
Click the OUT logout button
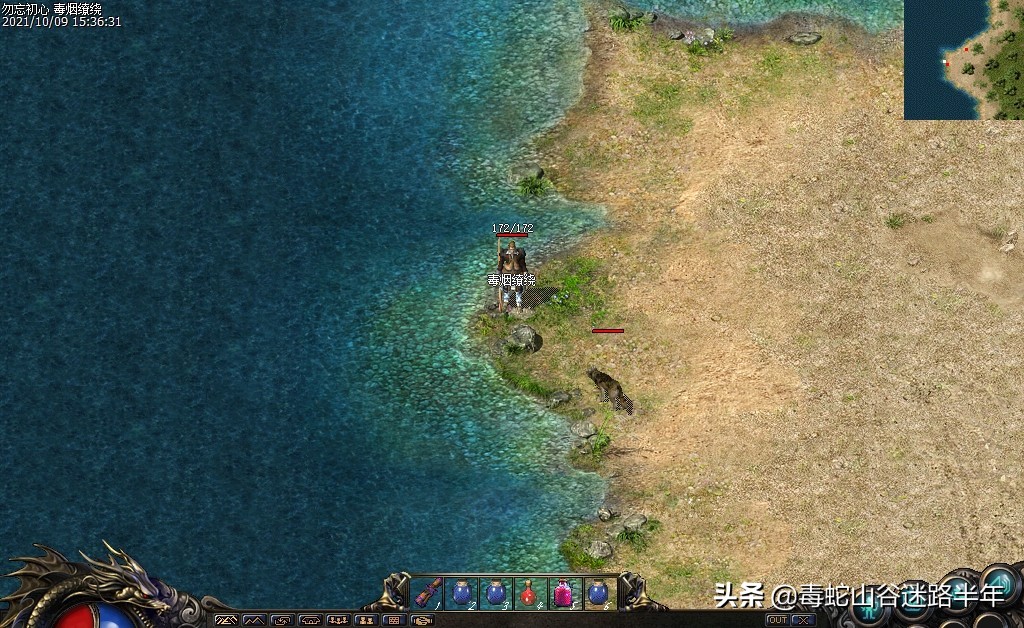pos(777,620)
